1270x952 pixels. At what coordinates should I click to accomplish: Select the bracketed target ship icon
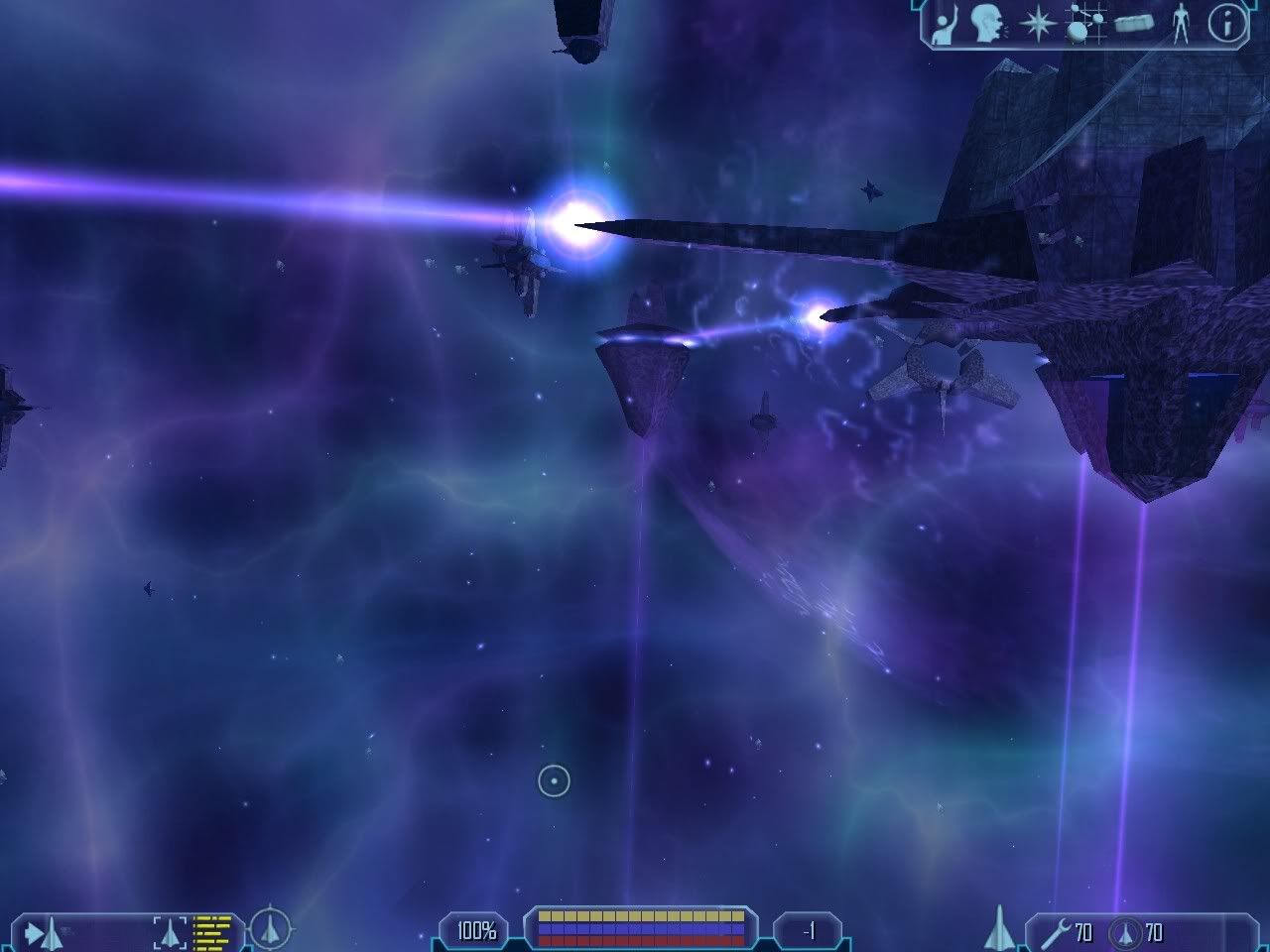170,932
